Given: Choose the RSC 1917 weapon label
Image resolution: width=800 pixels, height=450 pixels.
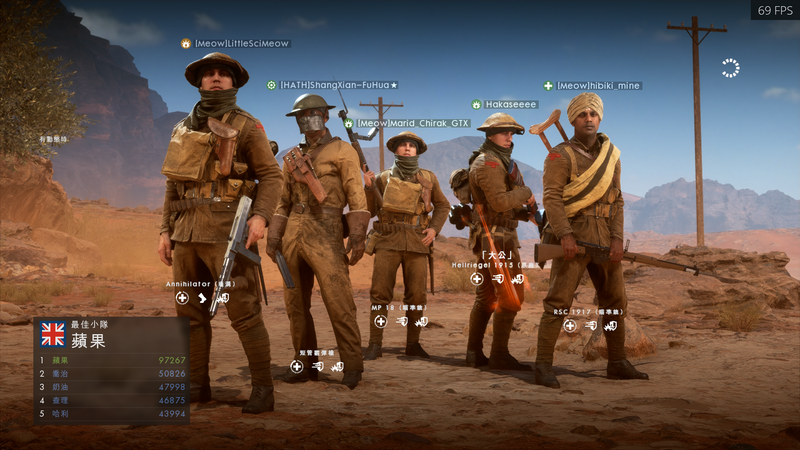Looking at the screenshot, I should [589, 312].
